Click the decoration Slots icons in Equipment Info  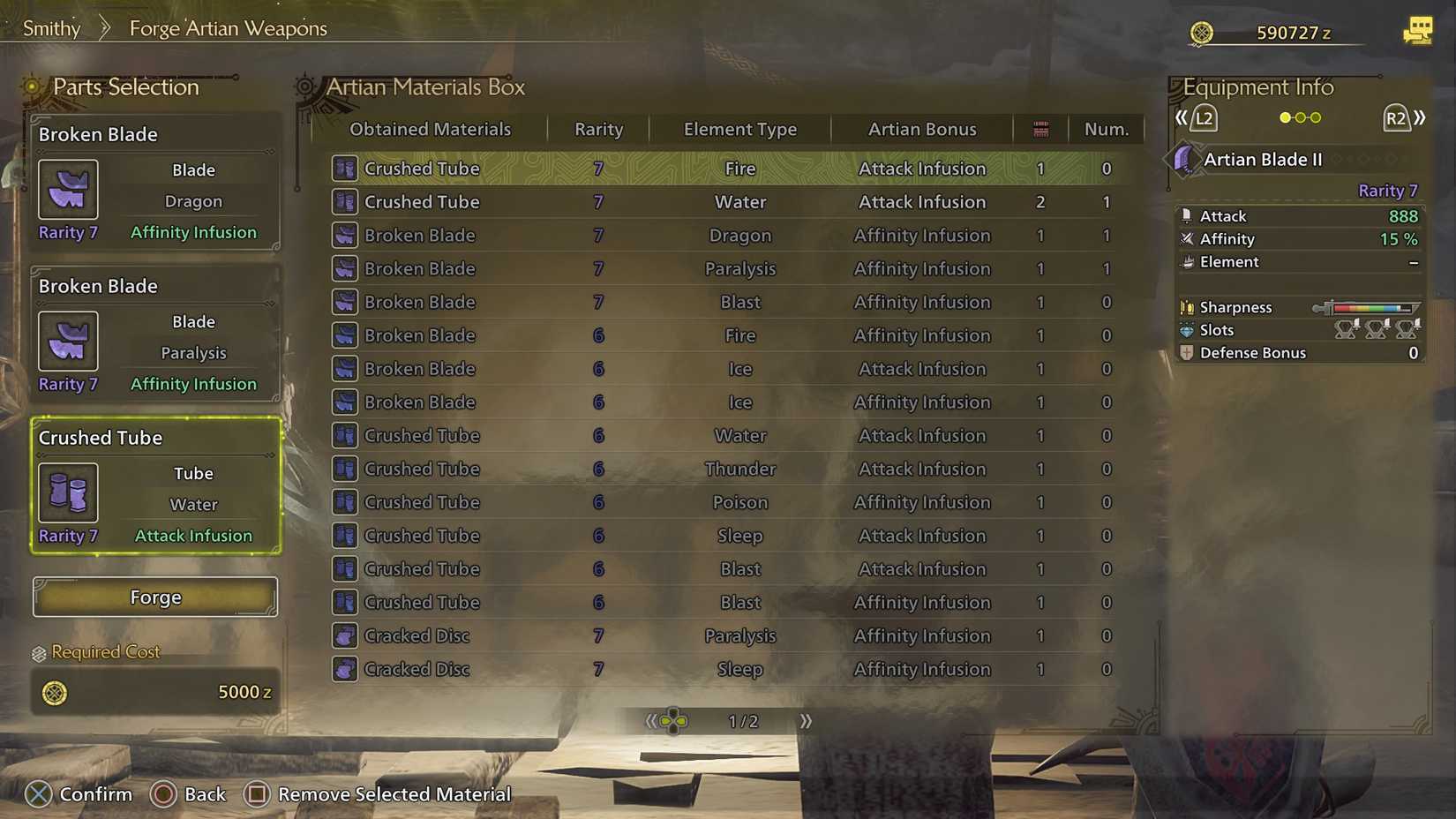[1377, 329]
